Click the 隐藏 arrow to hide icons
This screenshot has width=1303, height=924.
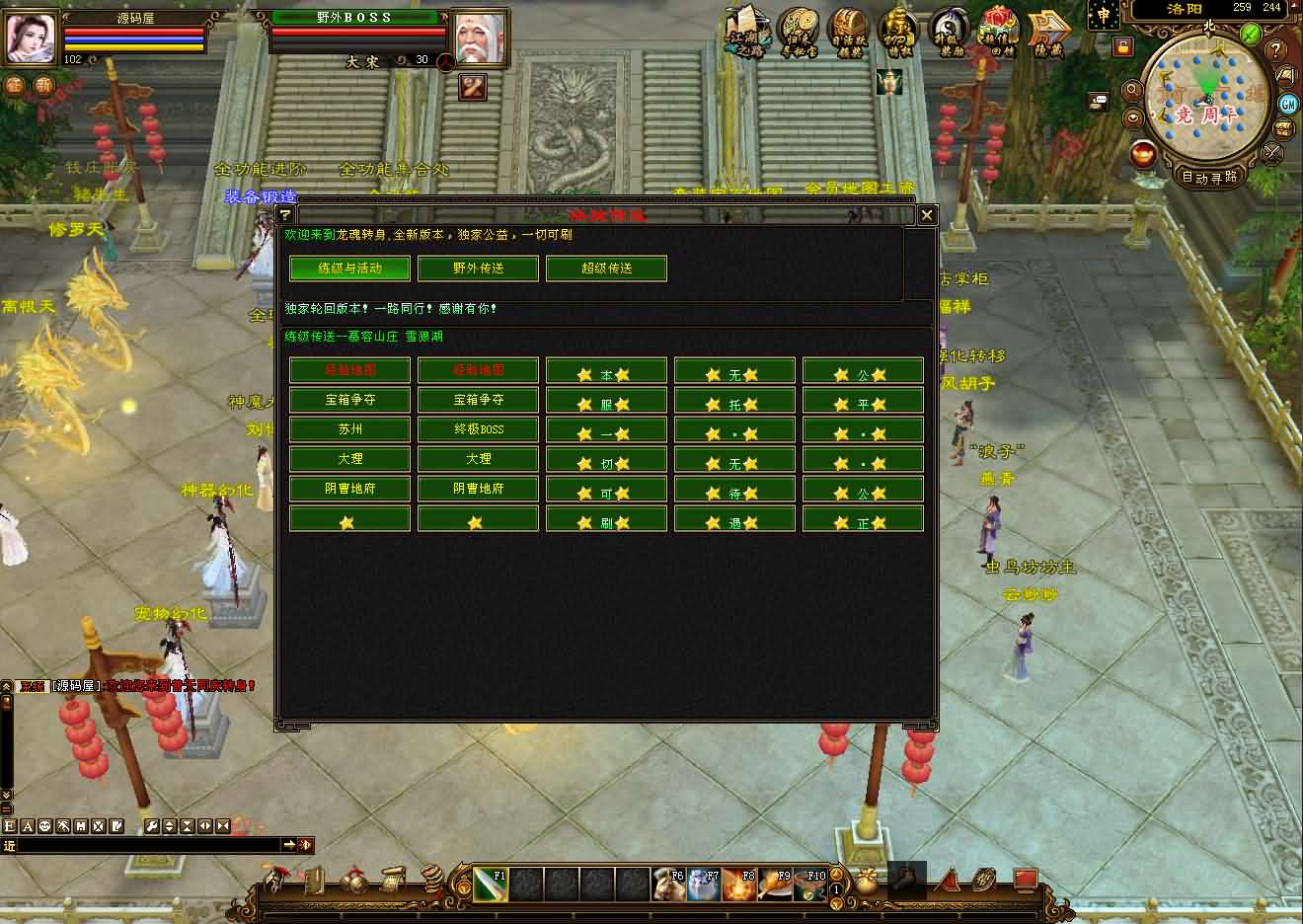point(1049,32)
